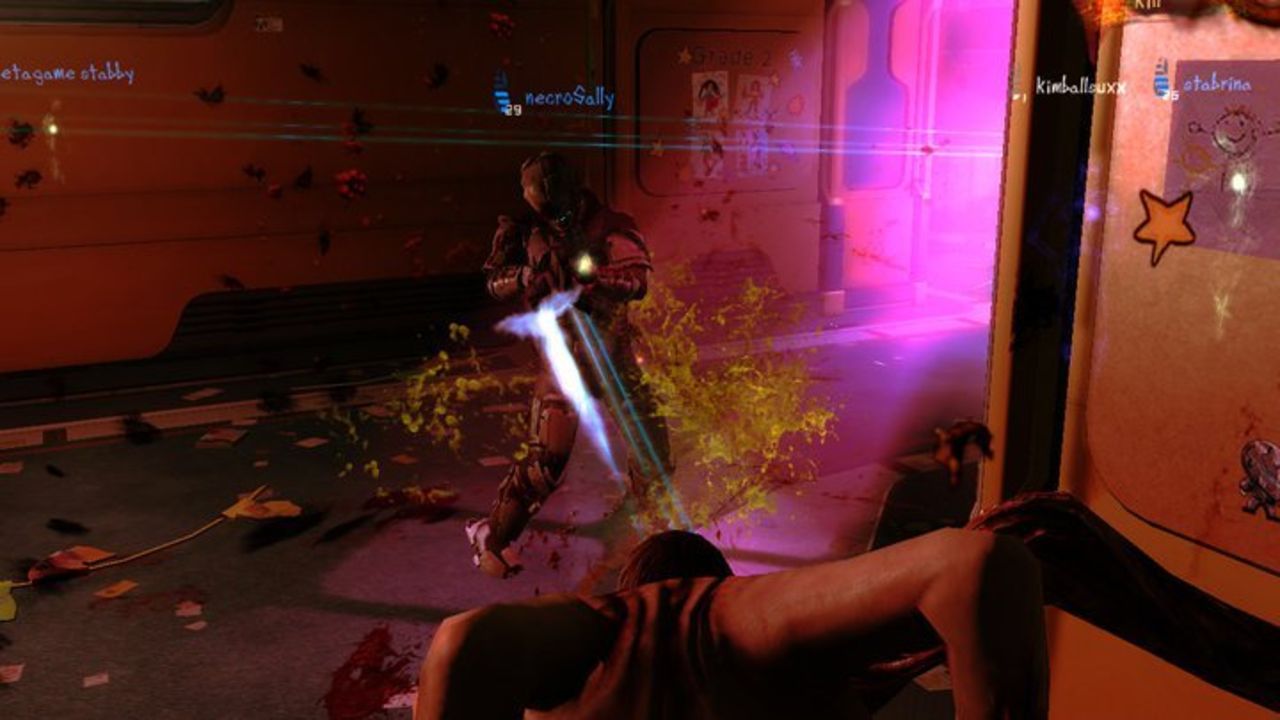This screenshot has height=720, width=1280.
Task: Click the rank badge beside necroSally
Action: (500, 95)
